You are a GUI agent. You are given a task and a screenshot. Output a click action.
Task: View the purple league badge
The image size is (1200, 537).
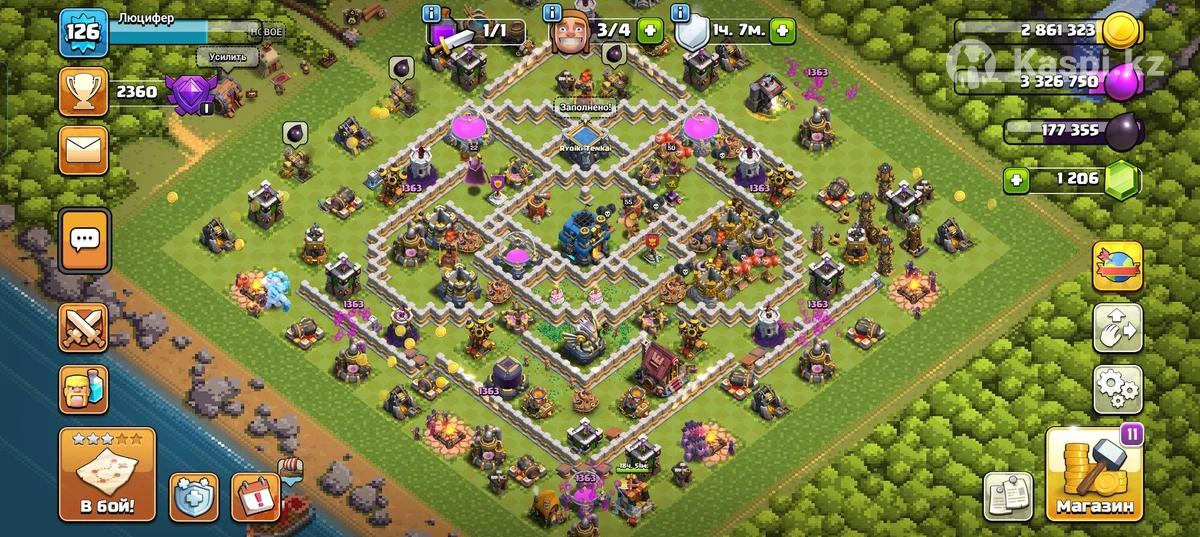(x=188, y=95)
